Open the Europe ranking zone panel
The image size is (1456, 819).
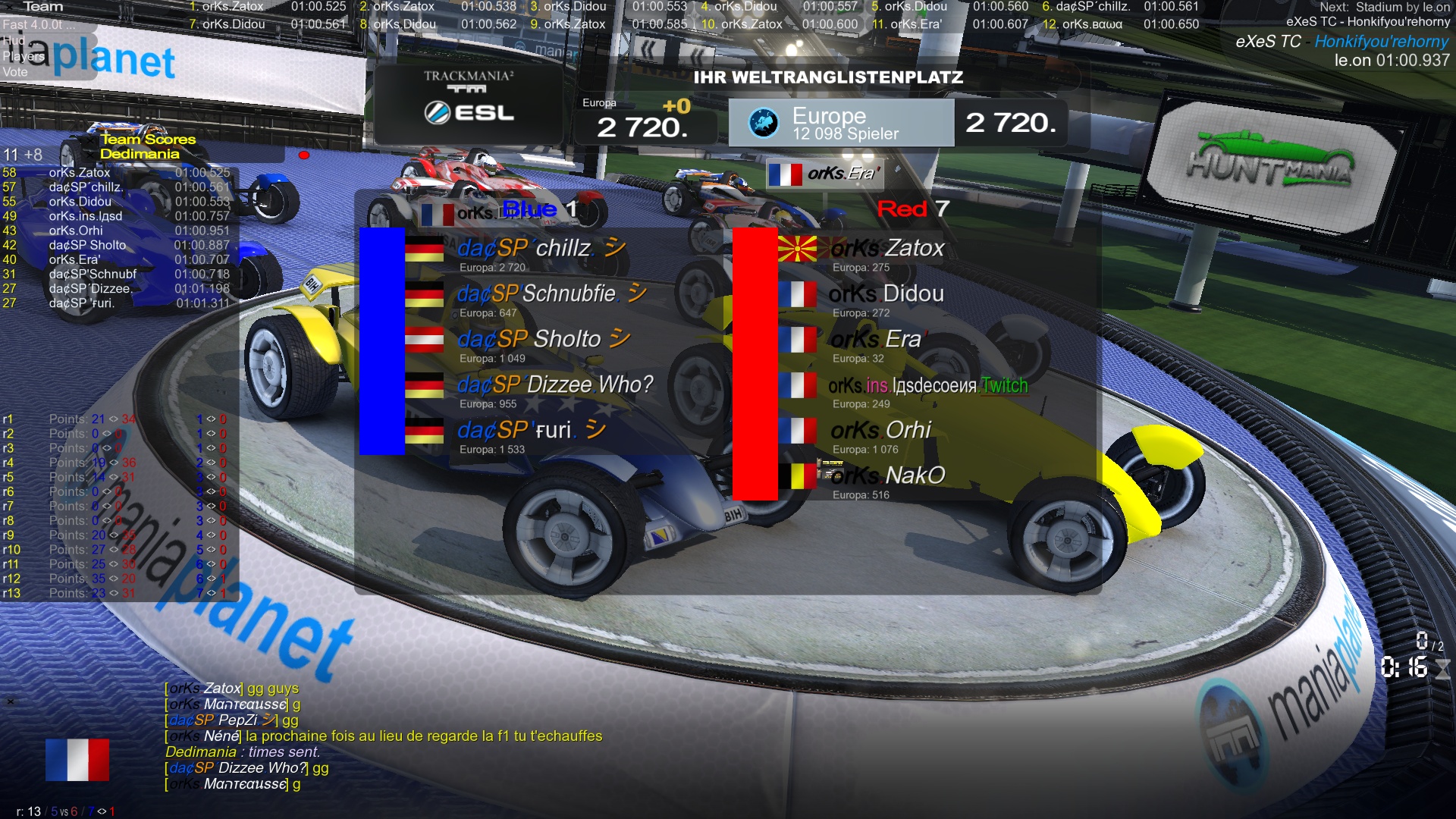(x=841, y=123)
